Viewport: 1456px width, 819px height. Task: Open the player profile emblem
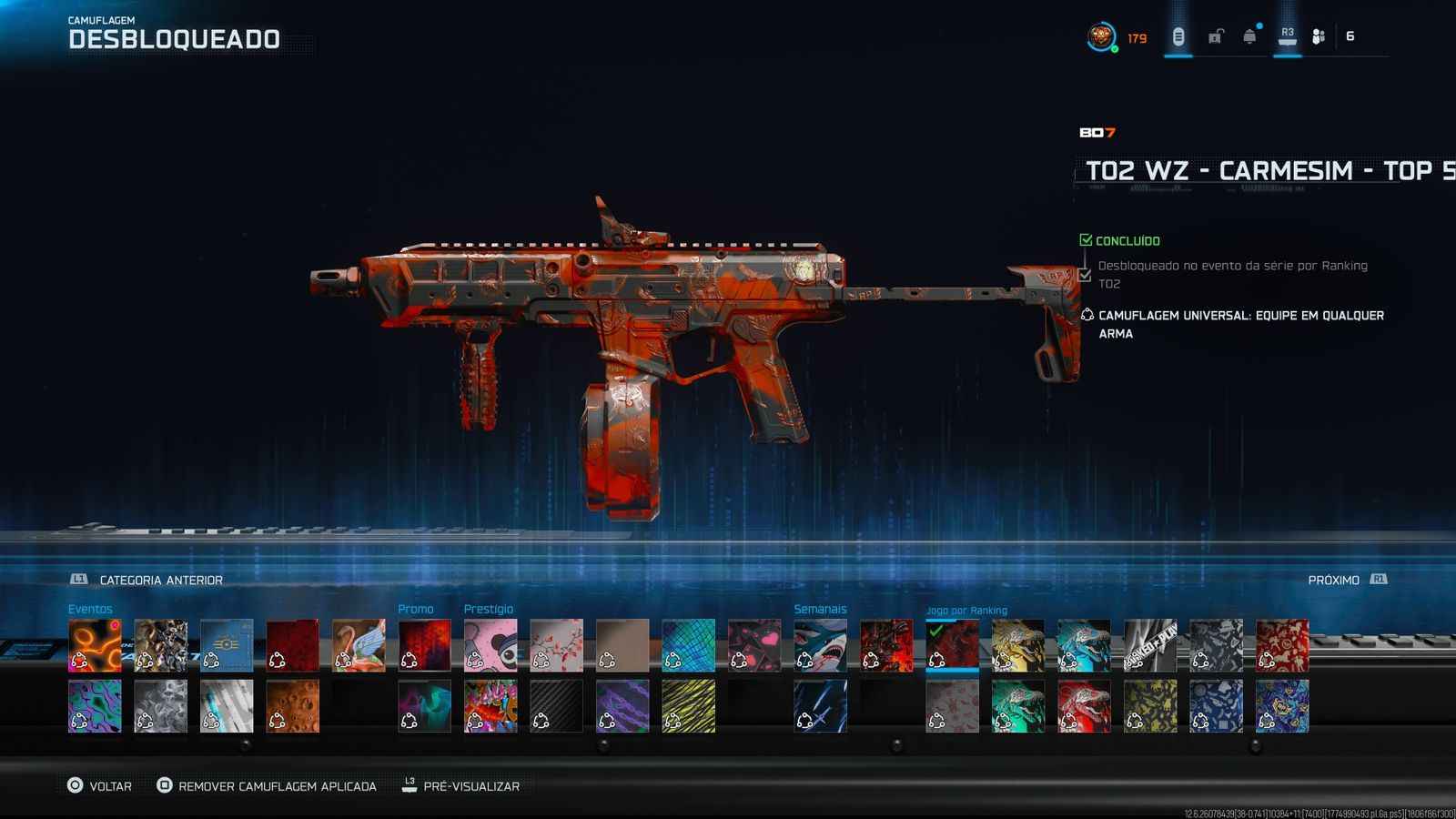point(1101,37)
